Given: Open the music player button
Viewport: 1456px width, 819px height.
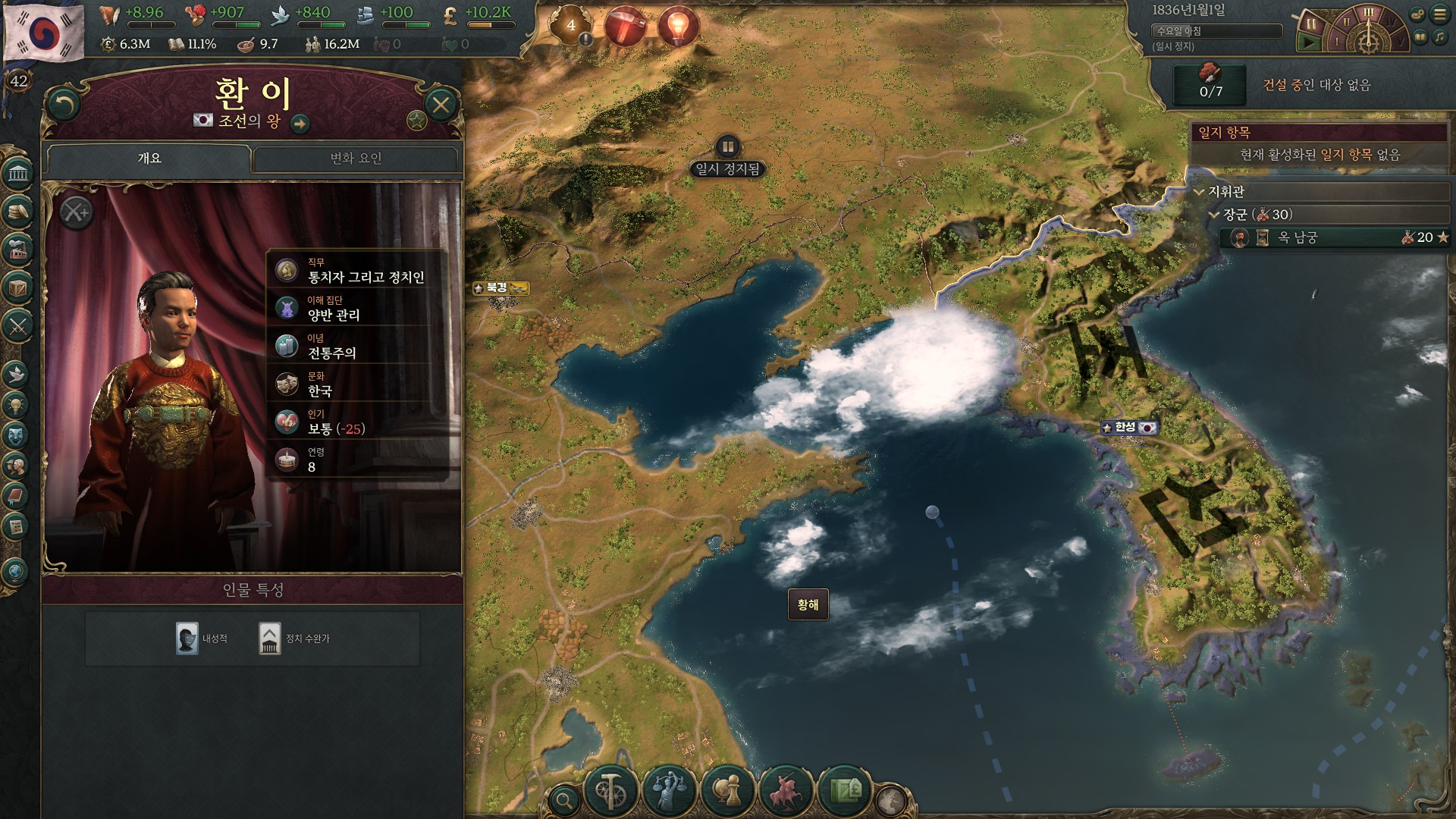Looking at the screenshot, I should click(x=1439, y=37).
